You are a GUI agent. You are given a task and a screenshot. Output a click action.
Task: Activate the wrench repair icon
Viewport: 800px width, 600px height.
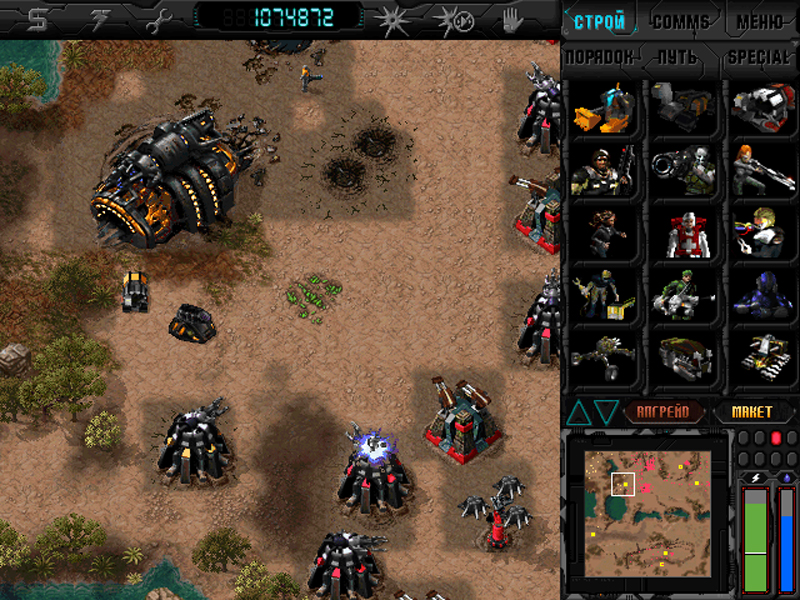tap(158, 19)
